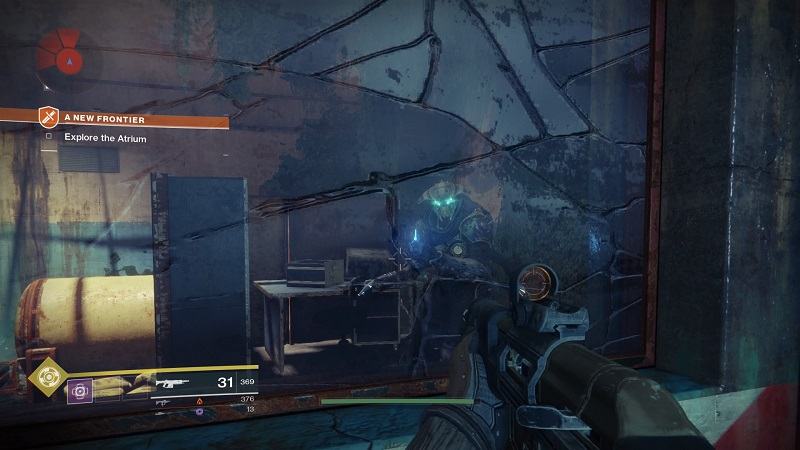This screenshot has height=450, width=800.
Task: Click the A New Frontier shield emblem
Action: (x=47, y=118)
